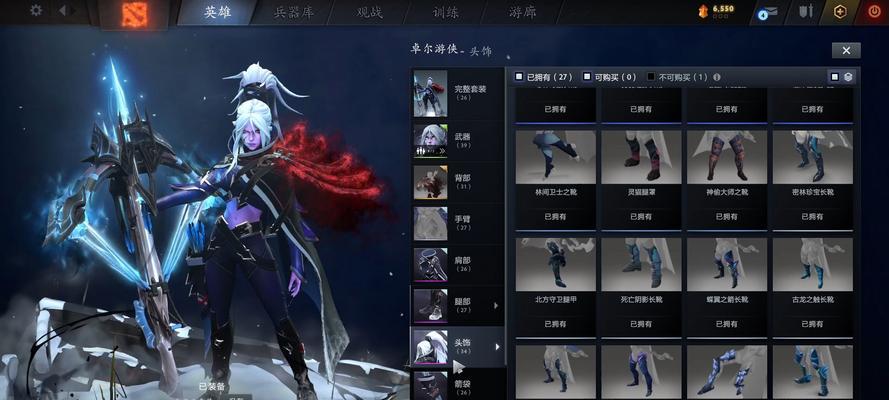Pick the 肩部 slot category
This screenshot has width=889, height=400.
458,262
